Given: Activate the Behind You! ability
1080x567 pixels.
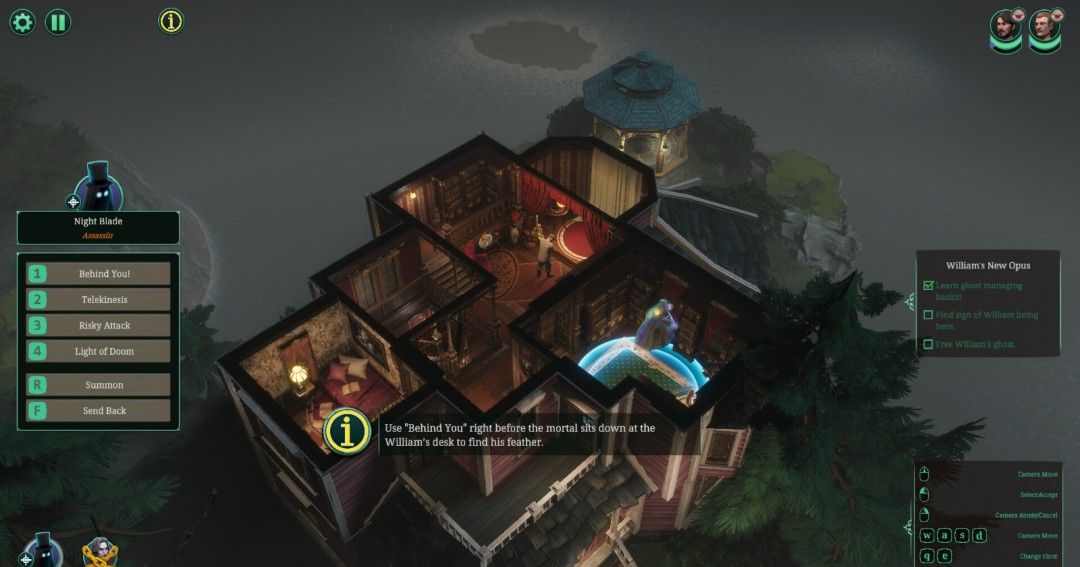Looking at the screenshot, I should [98, 273].
